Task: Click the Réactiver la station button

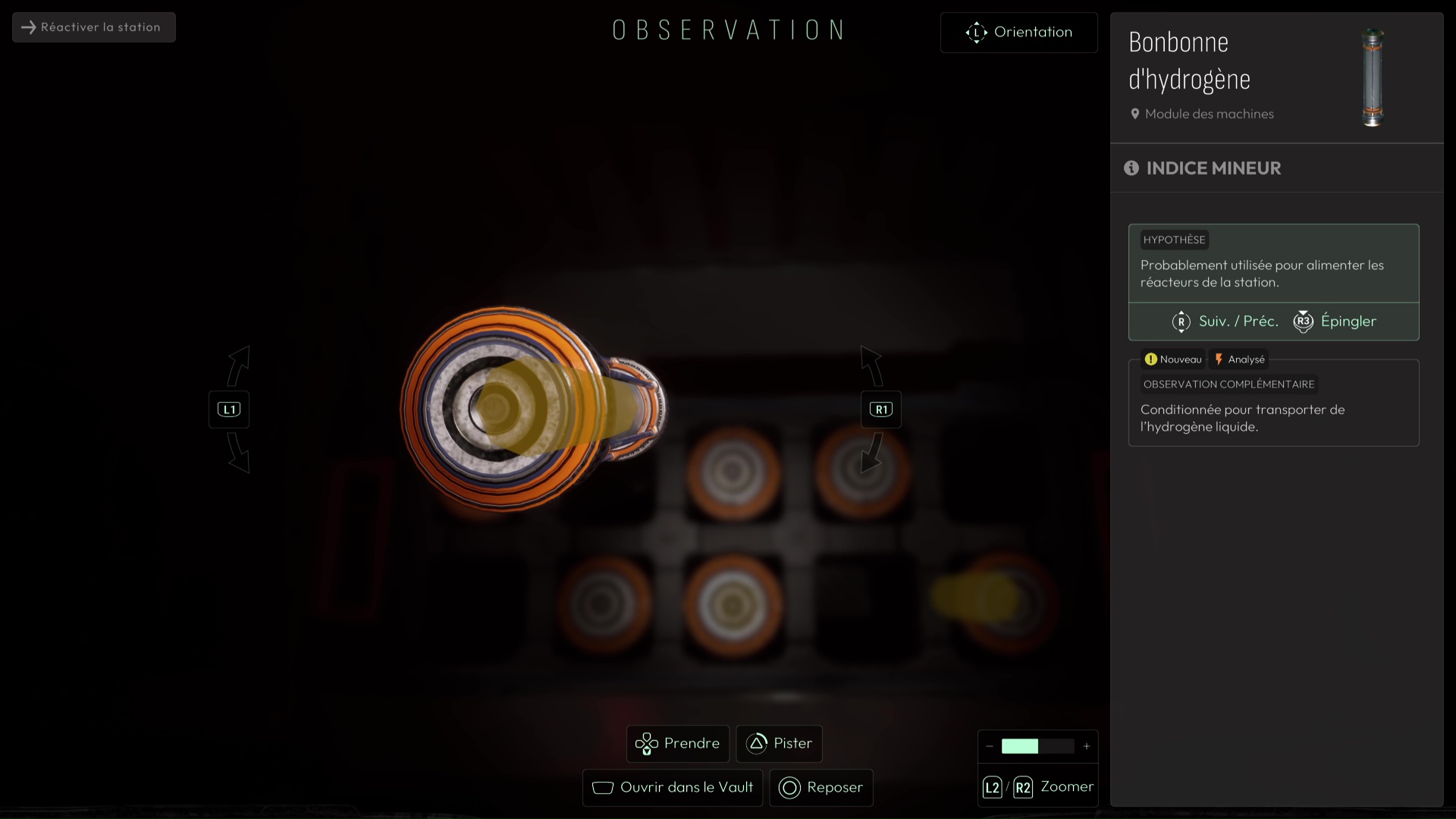Action: pyautogui.click(x=93, y=27)
